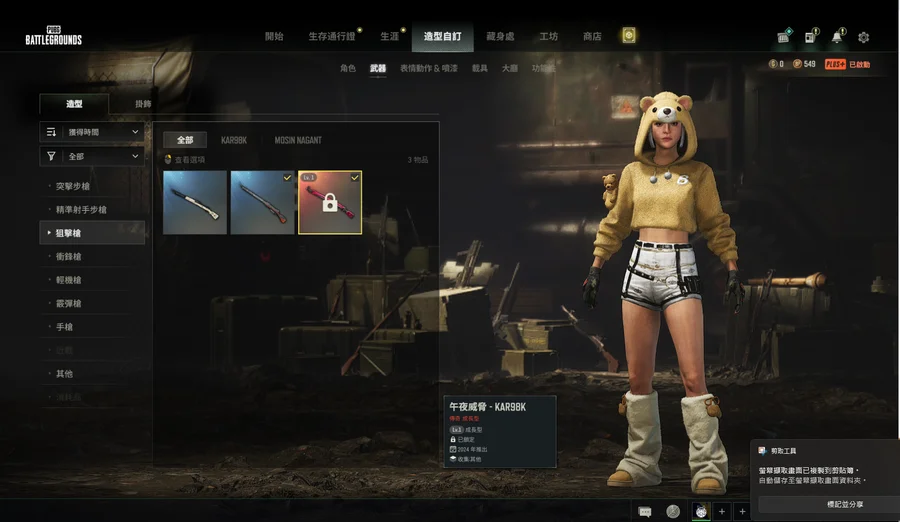Show notifications via the bell icon
This screenshot has height=522, width=900.
point(837,38)
